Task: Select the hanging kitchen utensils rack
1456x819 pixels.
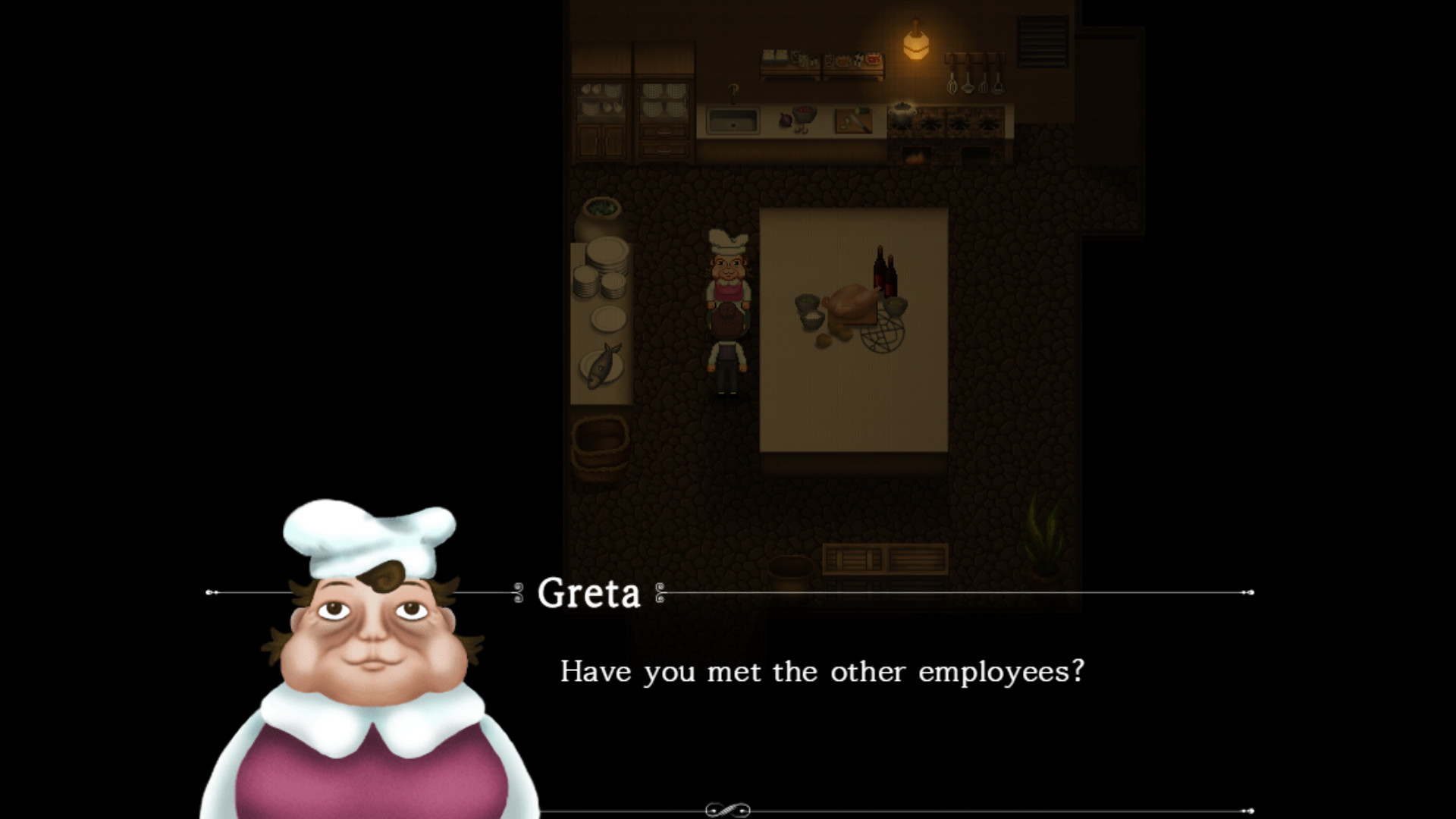Action: 974,76
